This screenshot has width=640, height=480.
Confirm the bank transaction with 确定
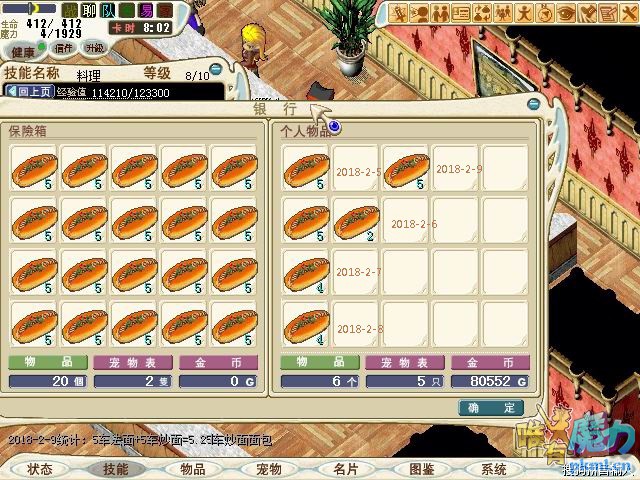click(491, 407)
